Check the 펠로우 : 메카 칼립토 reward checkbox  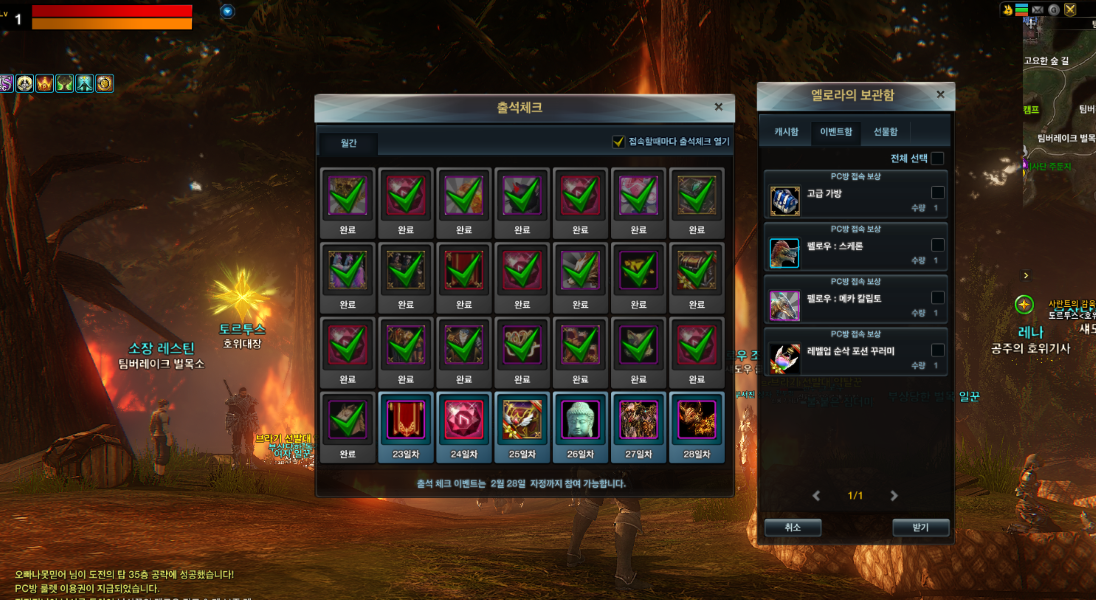(x=938, y=297)
